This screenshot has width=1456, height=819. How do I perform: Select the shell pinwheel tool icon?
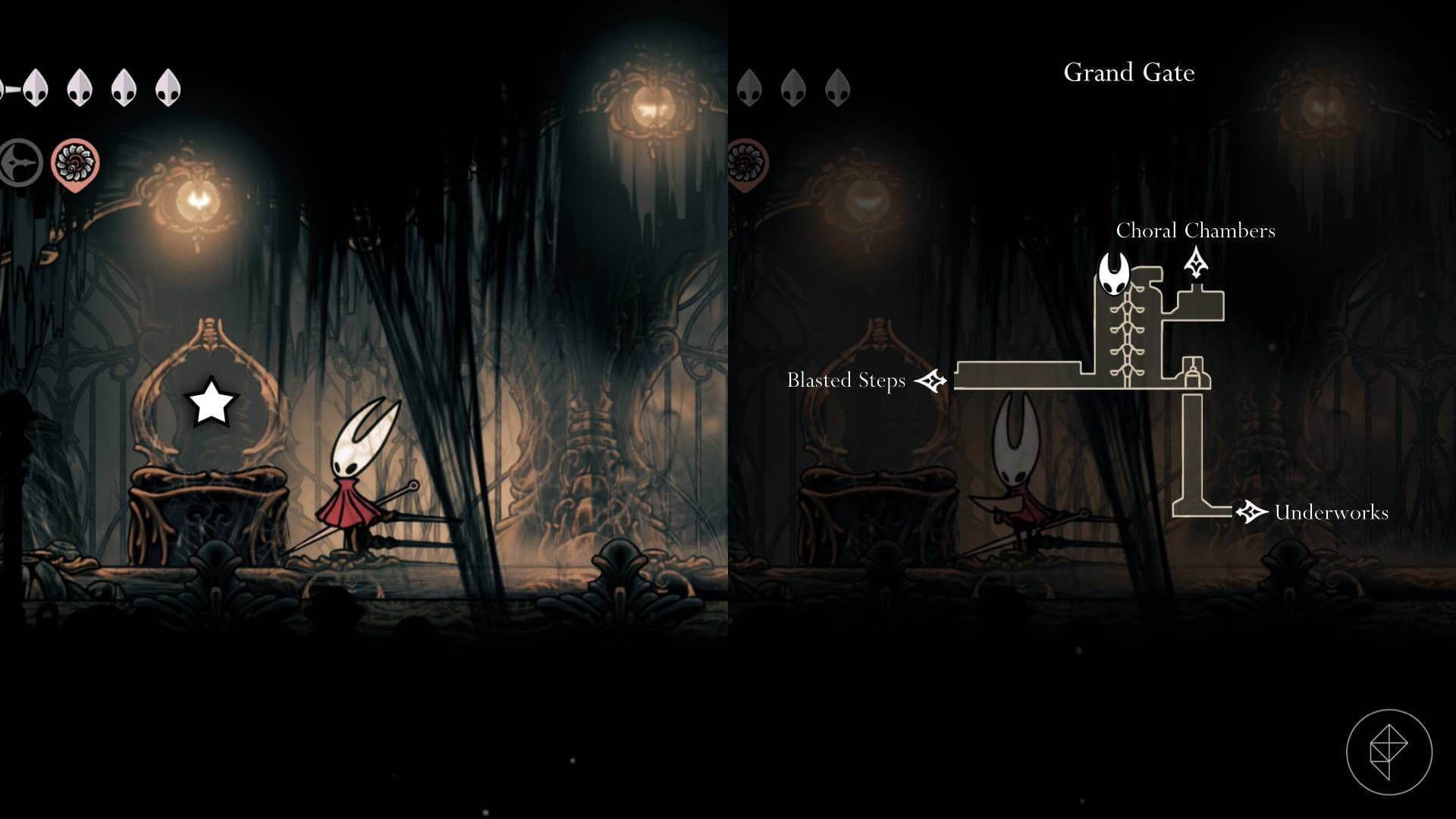(x=76, y=161)
